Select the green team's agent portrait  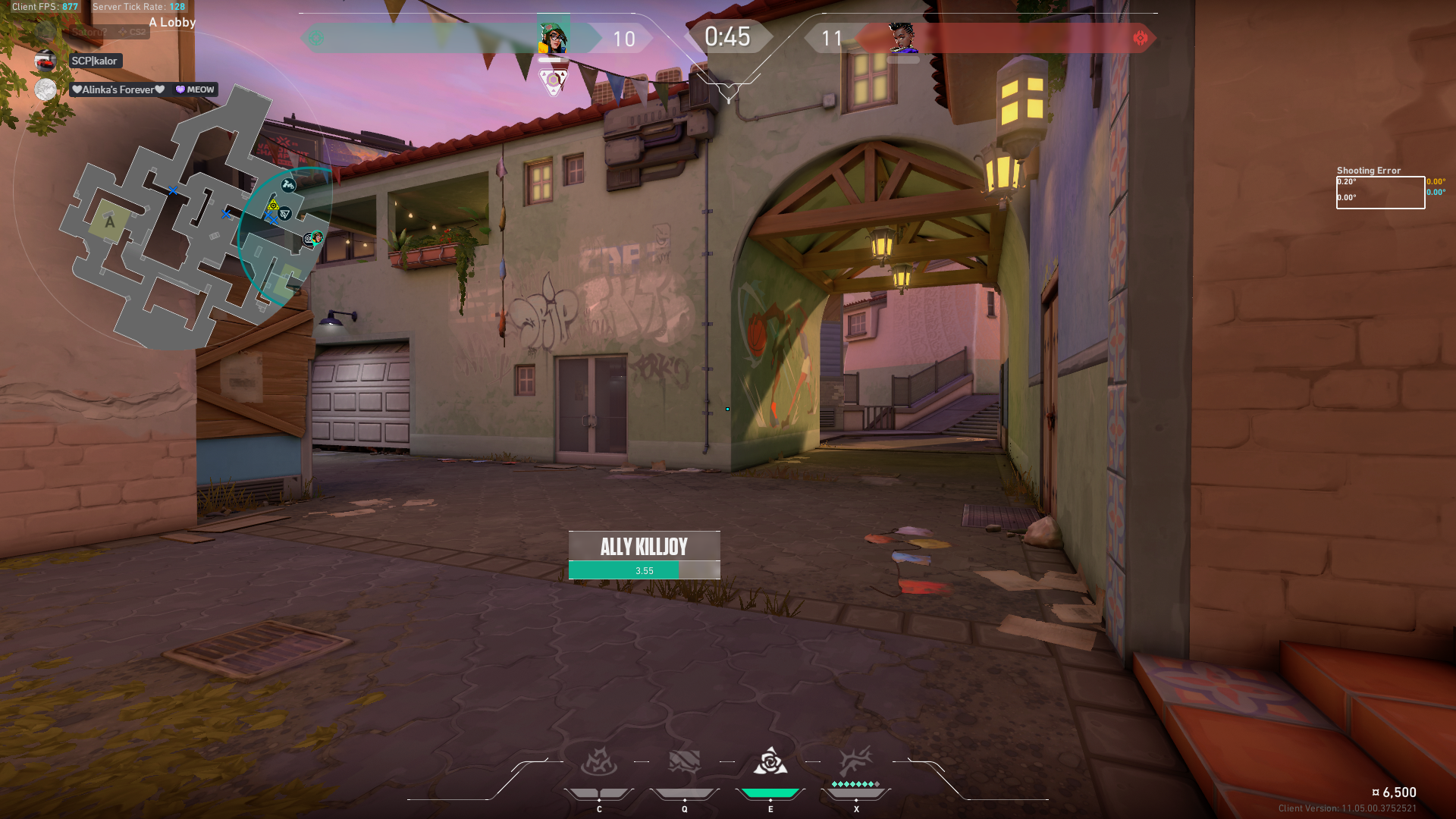click(x=553, y=36)
